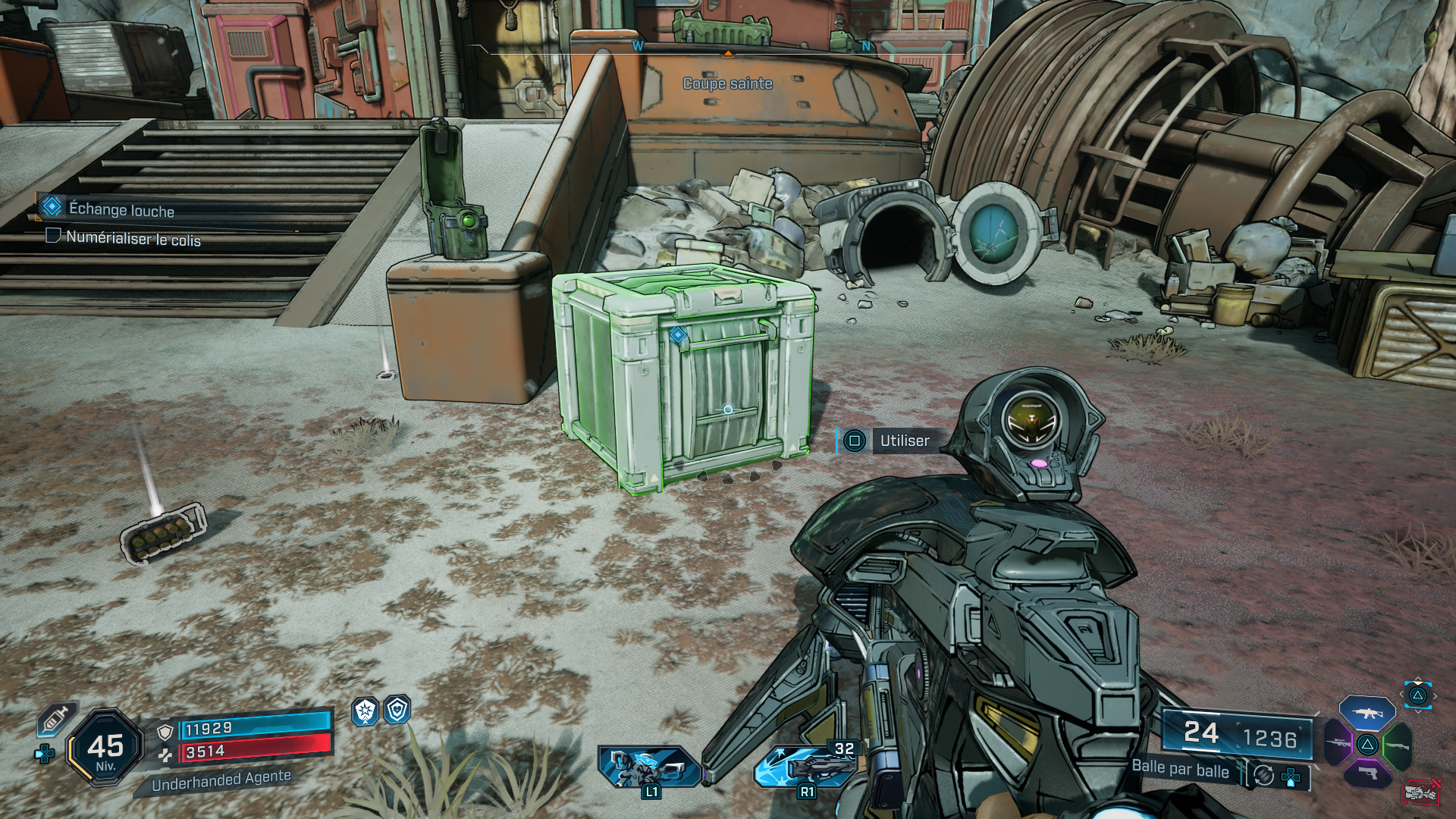1456x819 pixels.
Task: Use the R1 ordnance weapon icon
Action: [x=805, y=766]
